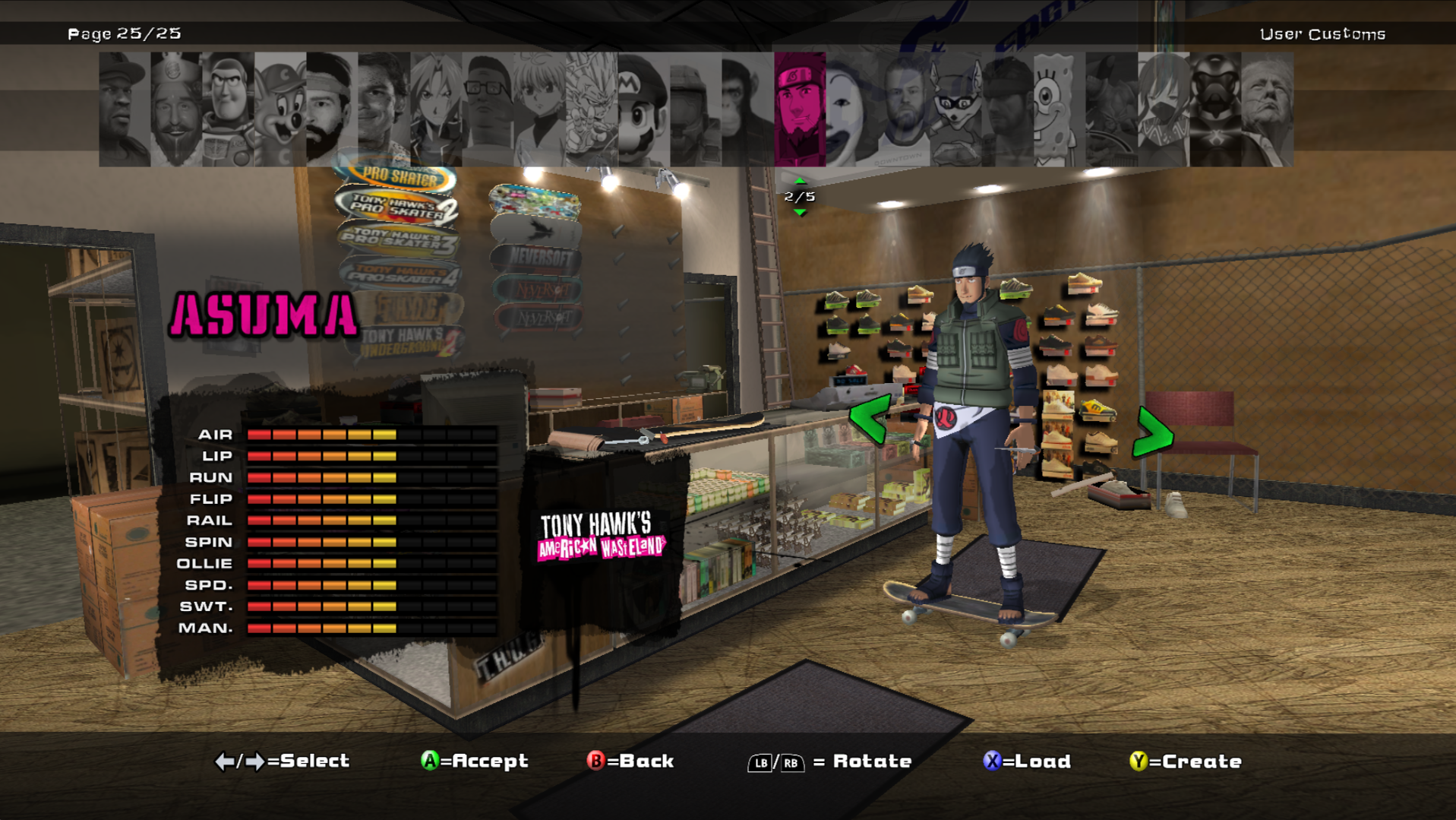The width and height of the screenshot is (1456, 820).
Task: Choose the black armored helmet portrait
Action: coord(1214,109)
